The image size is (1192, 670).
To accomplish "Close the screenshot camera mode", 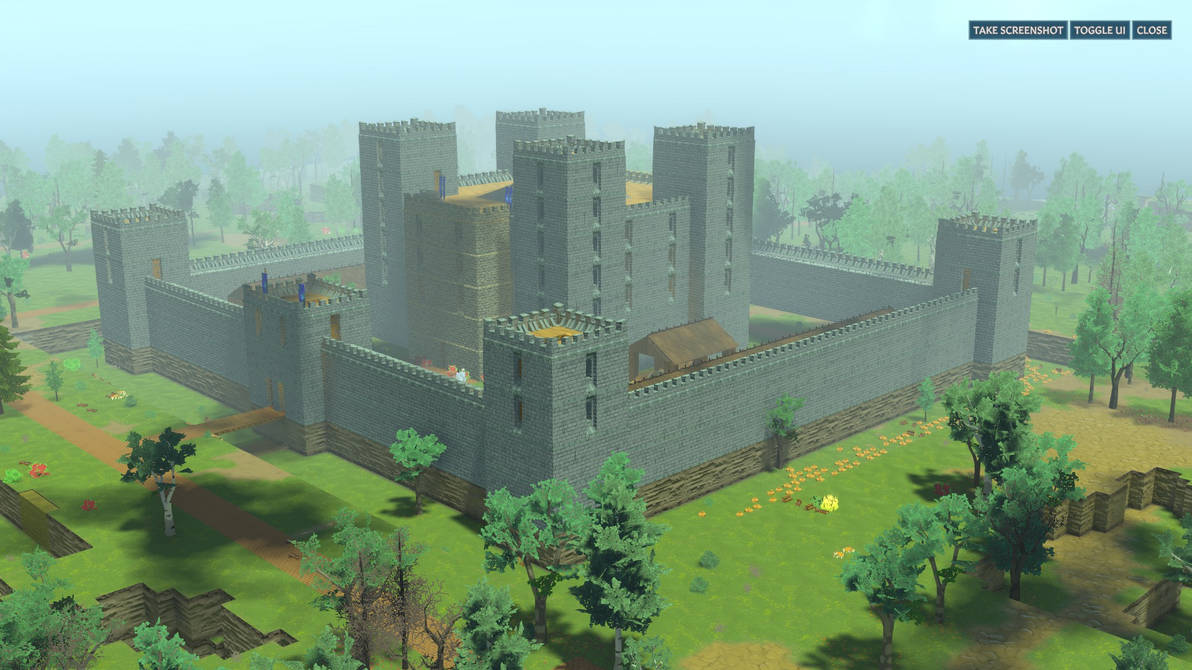I will (1151, 30).
